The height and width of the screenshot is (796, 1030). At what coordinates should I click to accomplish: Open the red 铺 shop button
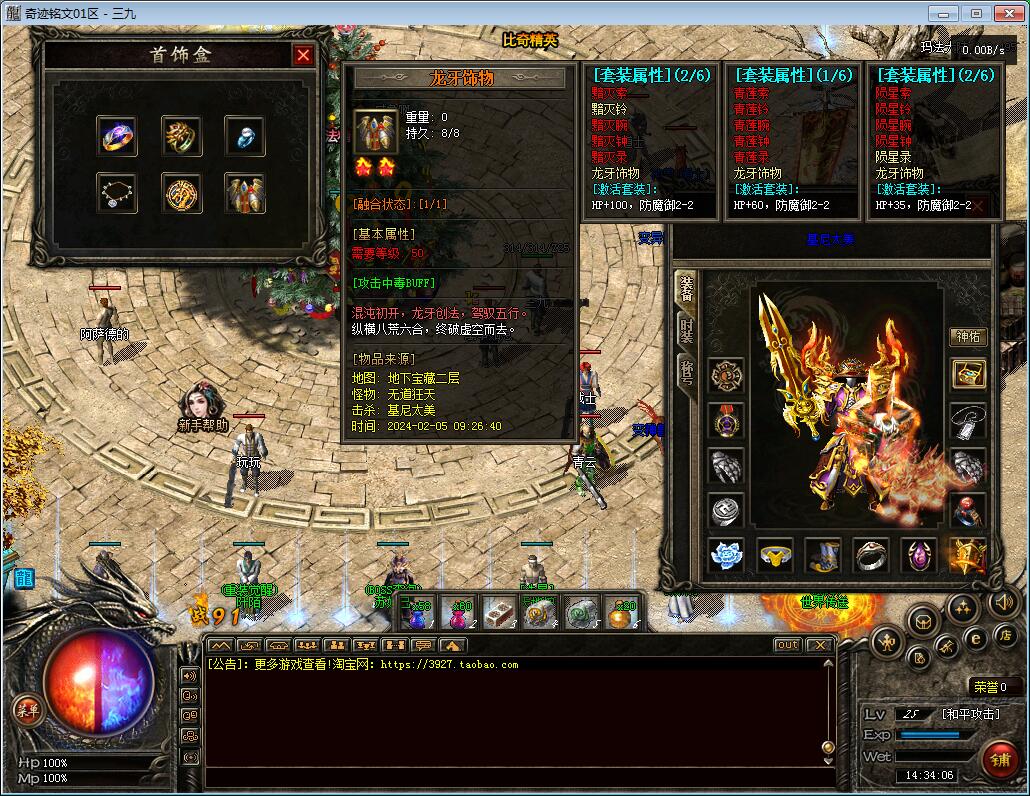[1000, 759]
